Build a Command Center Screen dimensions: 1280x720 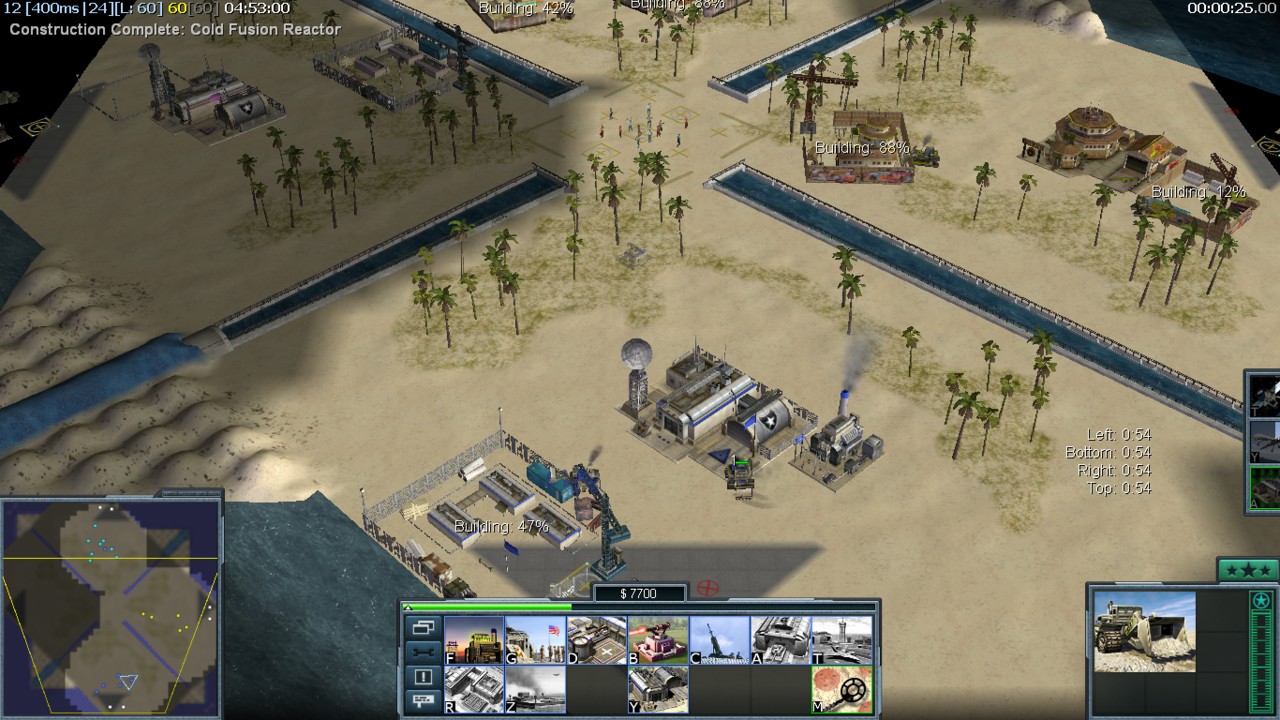(x=658, y=690)
